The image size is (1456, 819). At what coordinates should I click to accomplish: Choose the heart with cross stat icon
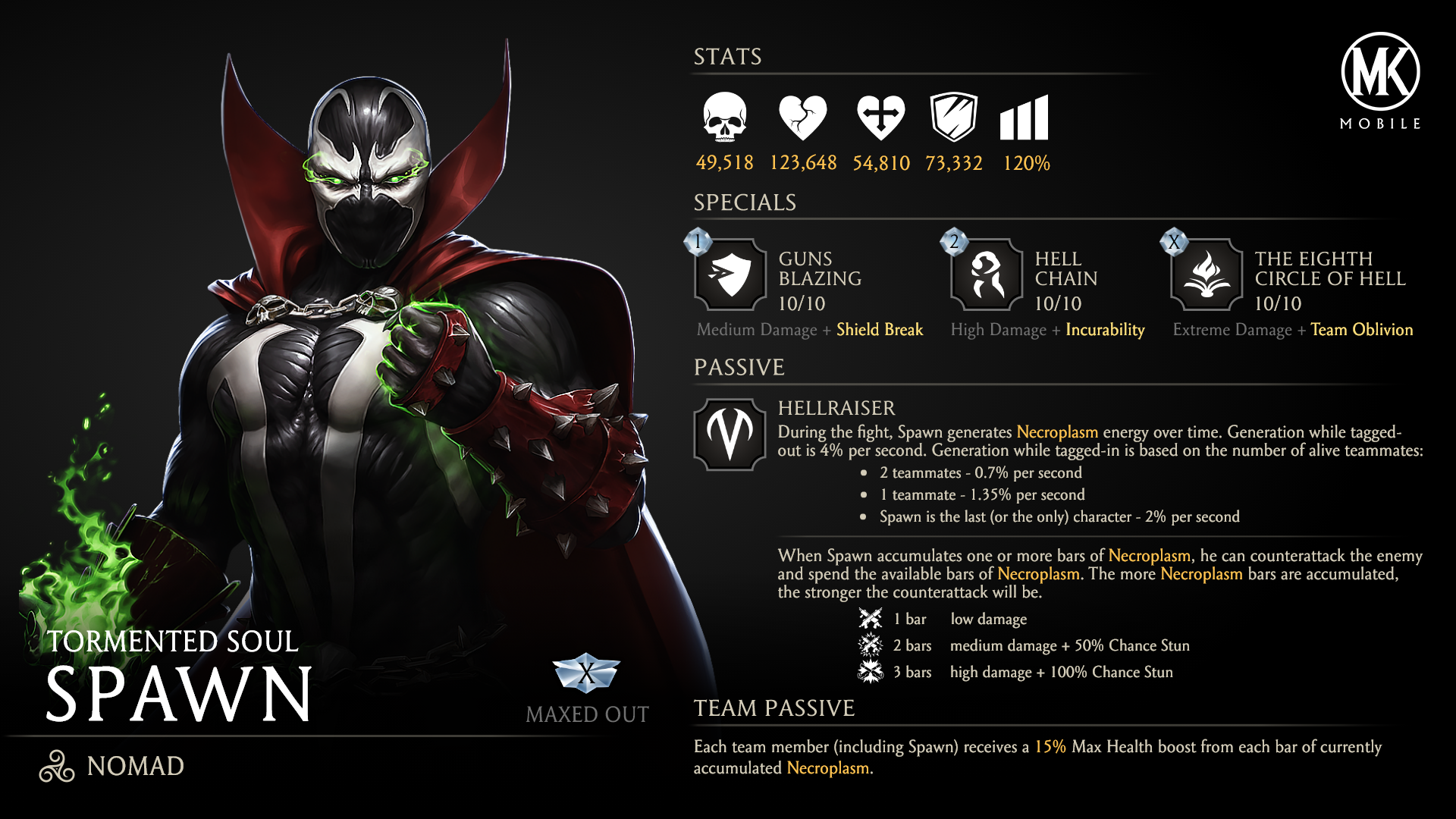click(880, 118)
